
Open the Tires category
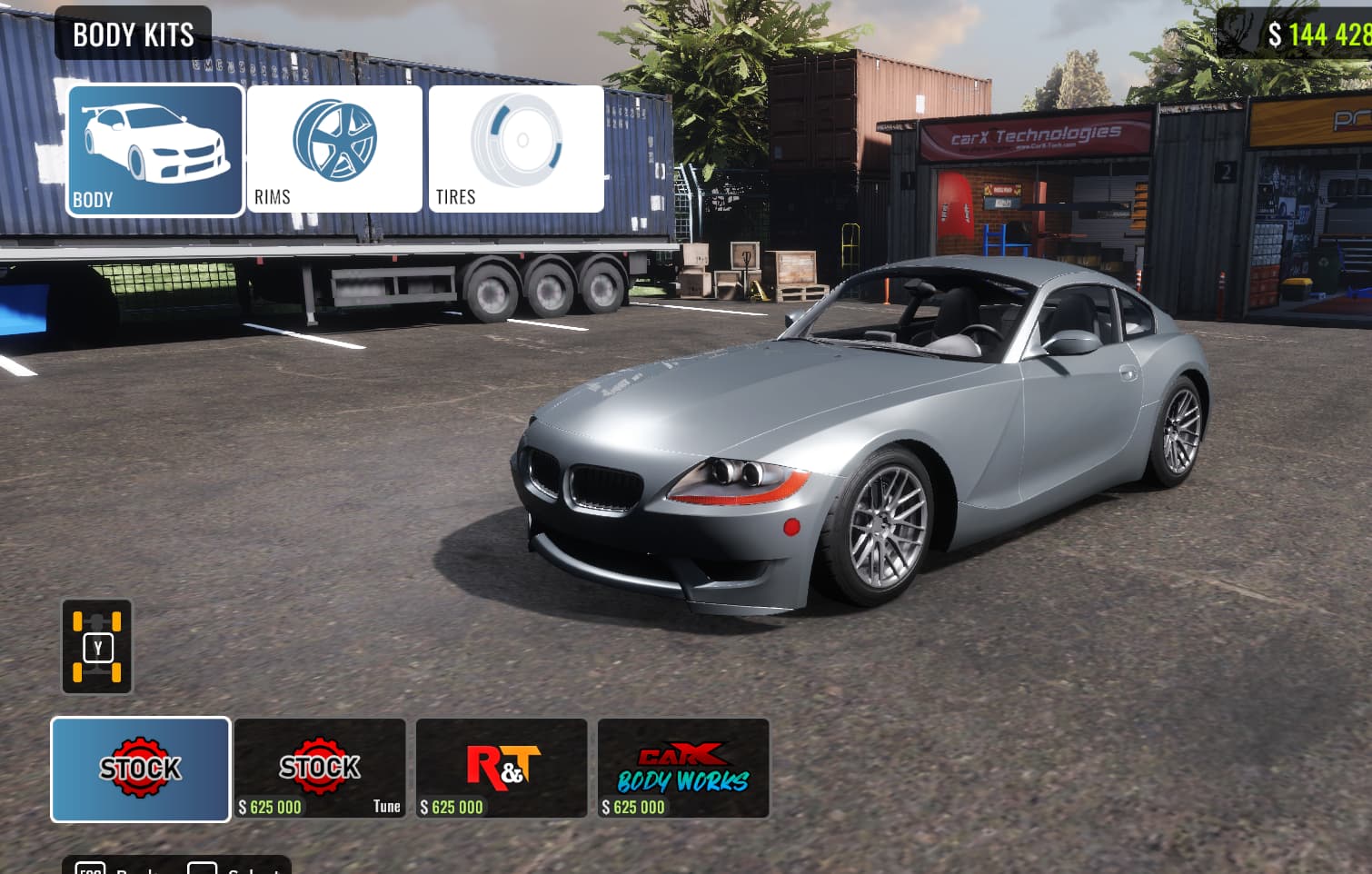pos(516,150)
